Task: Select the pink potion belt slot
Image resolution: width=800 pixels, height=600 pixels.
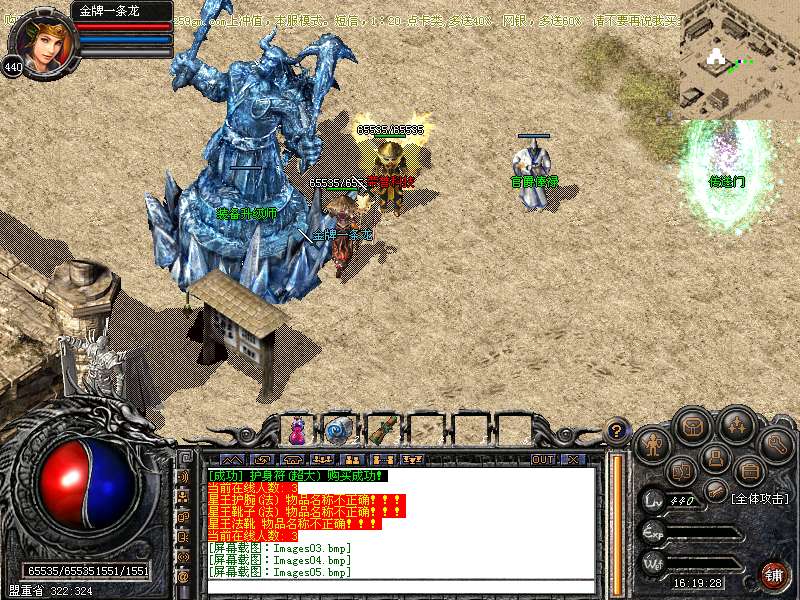Action: [297, 430]
